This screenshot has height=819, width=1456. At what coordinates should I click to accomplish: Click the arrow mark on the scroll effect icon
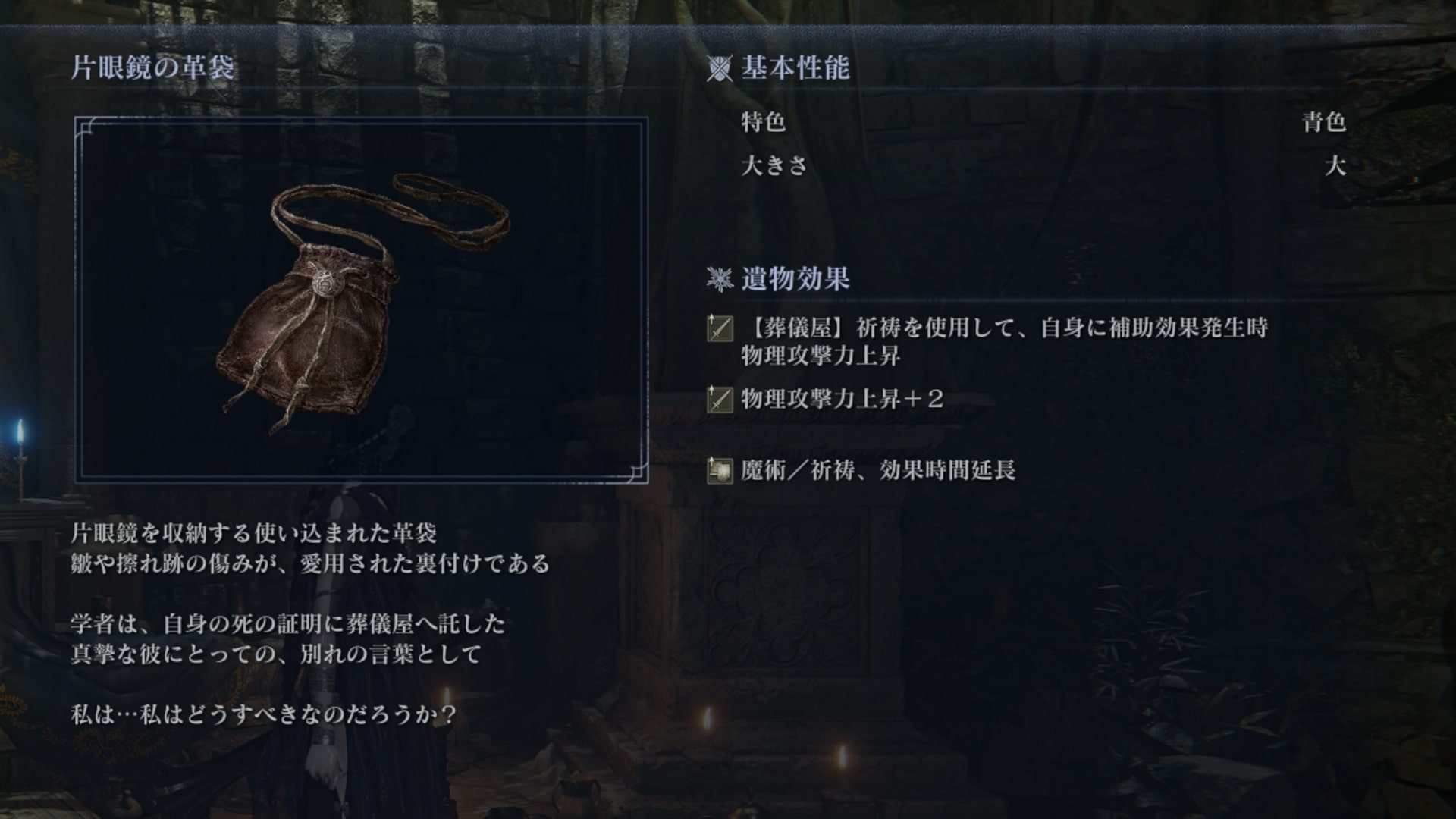(x=712, y=461)
